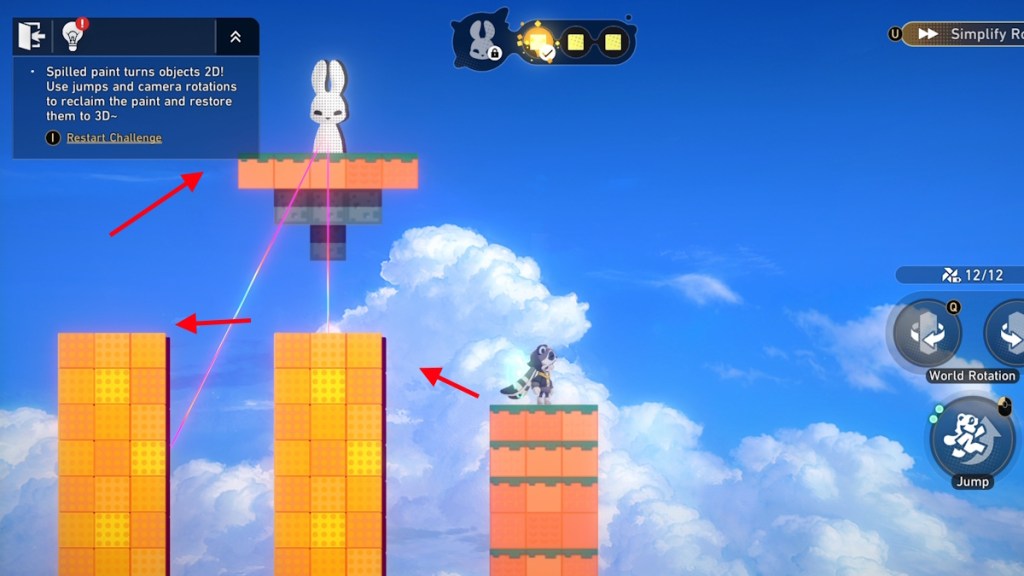The width and height of the screenshot is (1024, 576).
Task: Activate the Jump ability
Action: [971, 438]
